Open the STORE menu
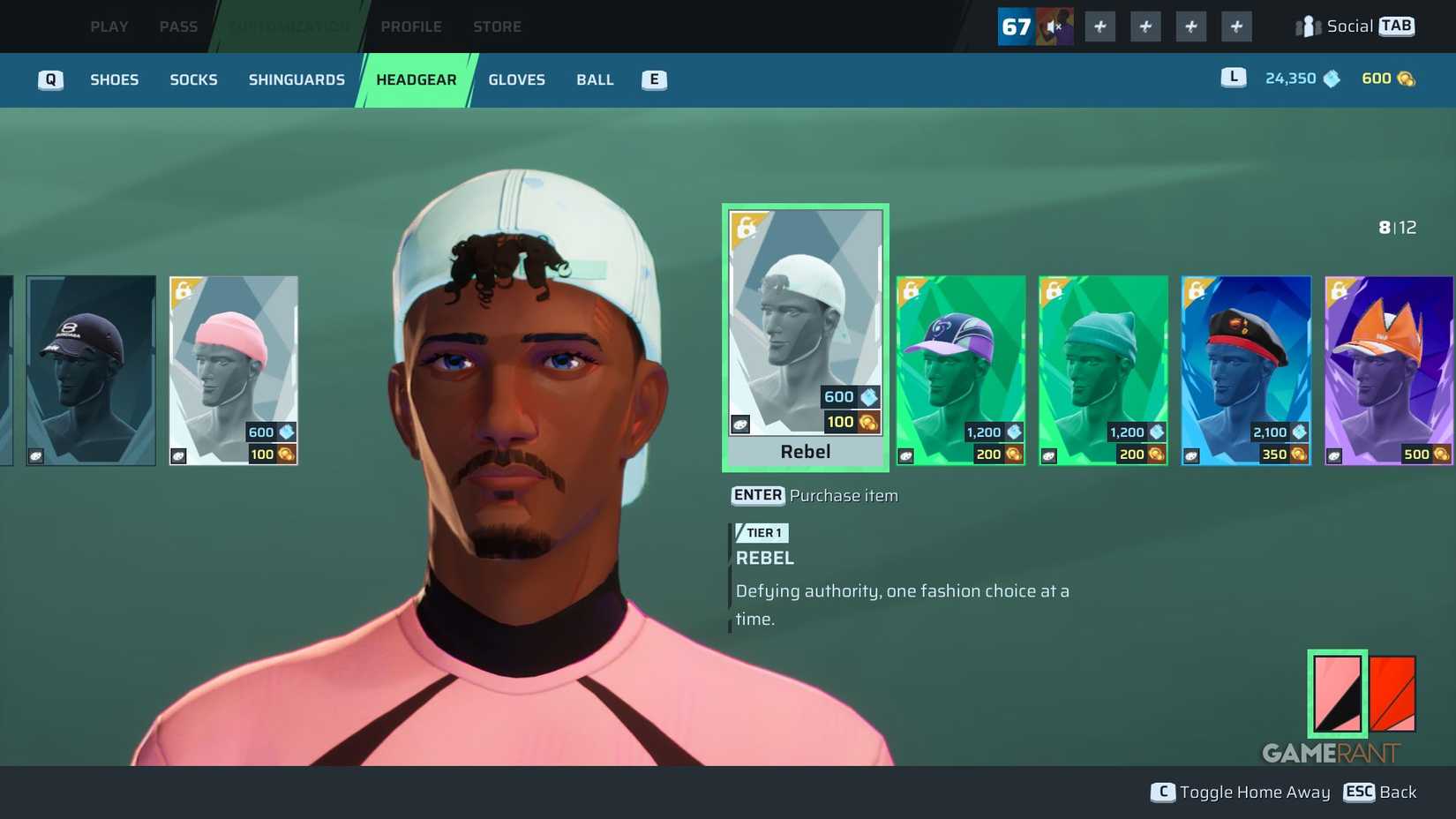 497,26
